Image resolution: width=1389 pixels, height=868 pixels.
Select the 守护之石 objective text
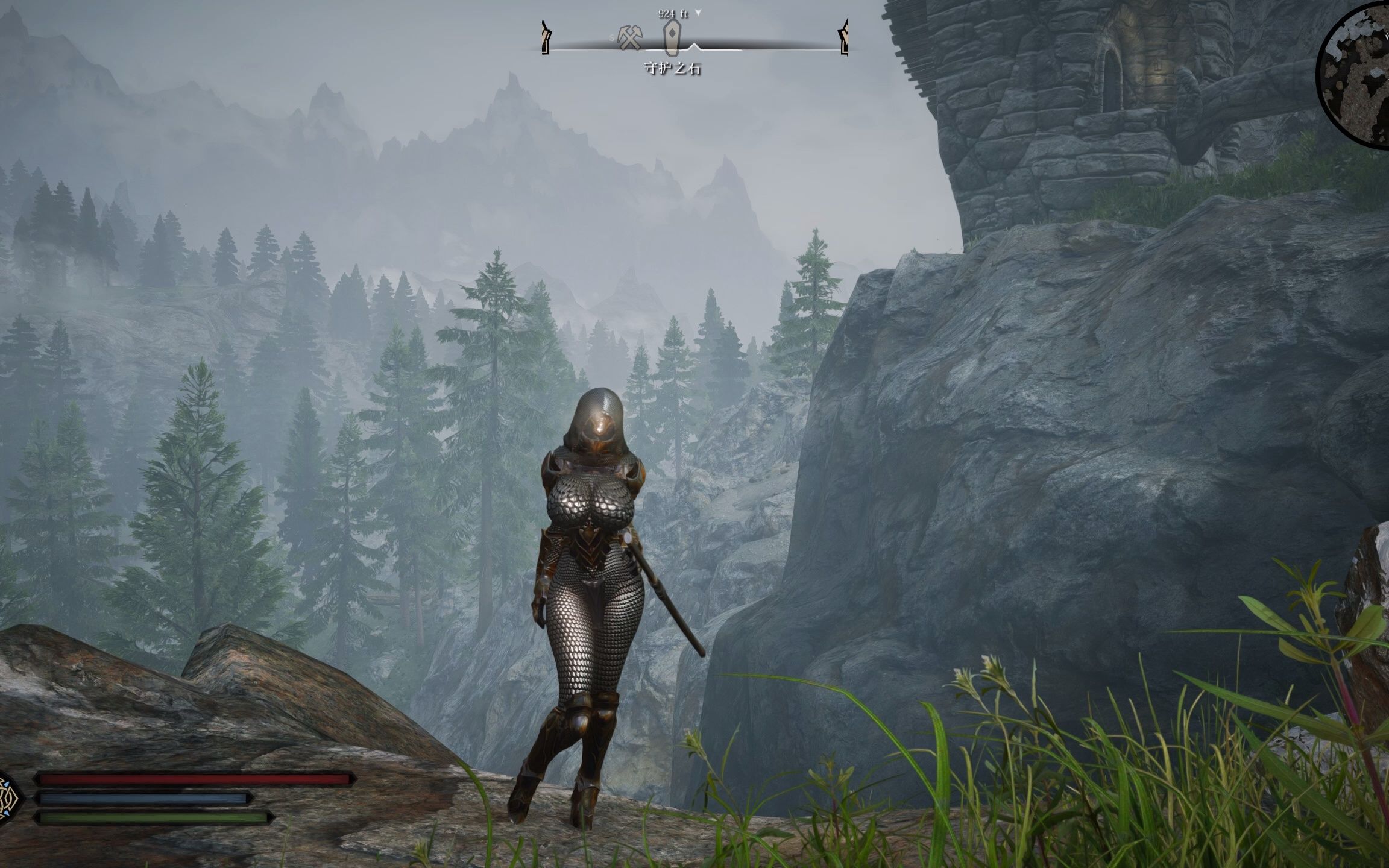[673, 69]
